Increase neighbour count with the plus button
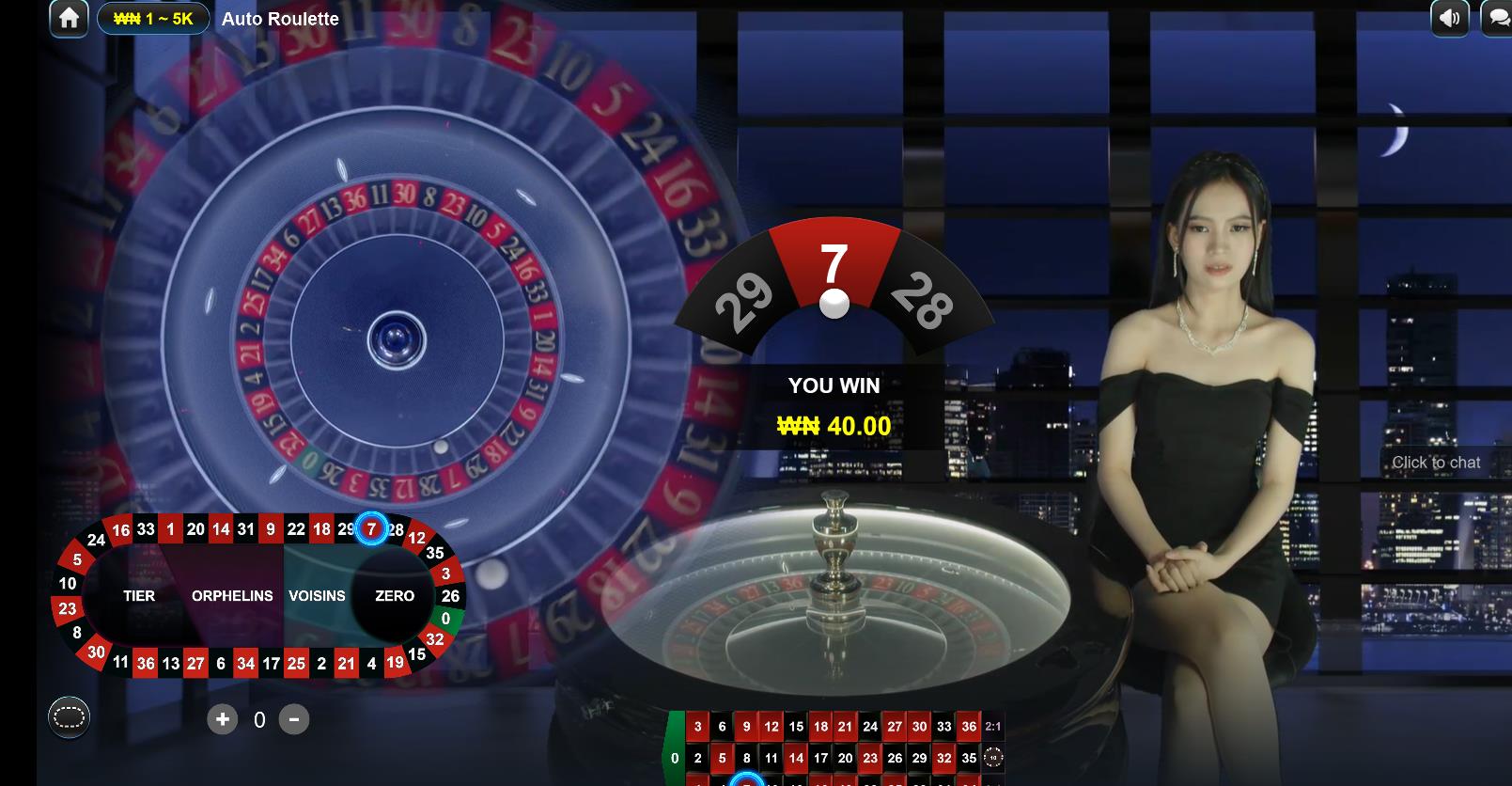 pyautogui.click(x=223, y=719)
